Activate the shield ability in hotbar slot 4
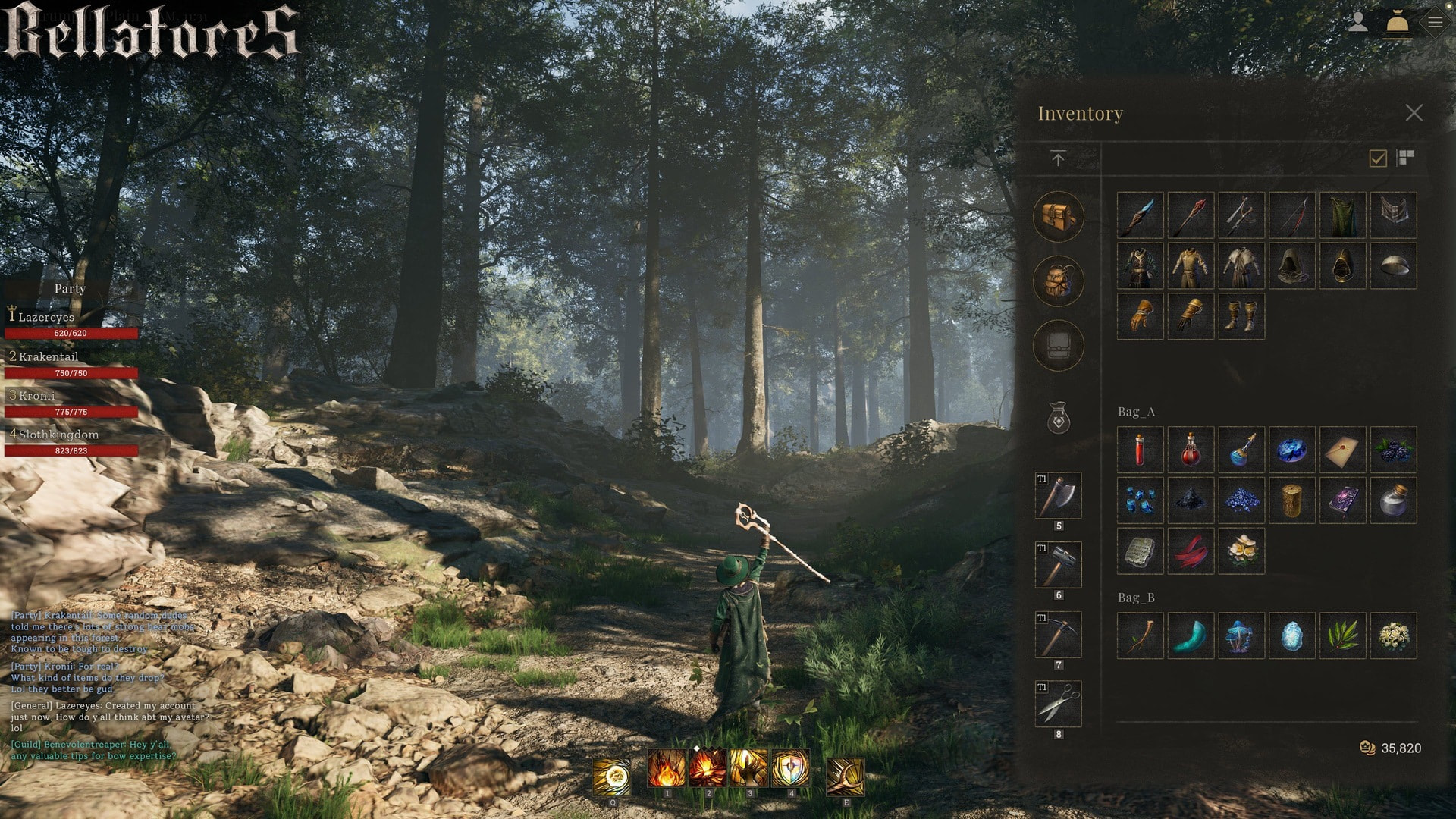 pos(790,769)
